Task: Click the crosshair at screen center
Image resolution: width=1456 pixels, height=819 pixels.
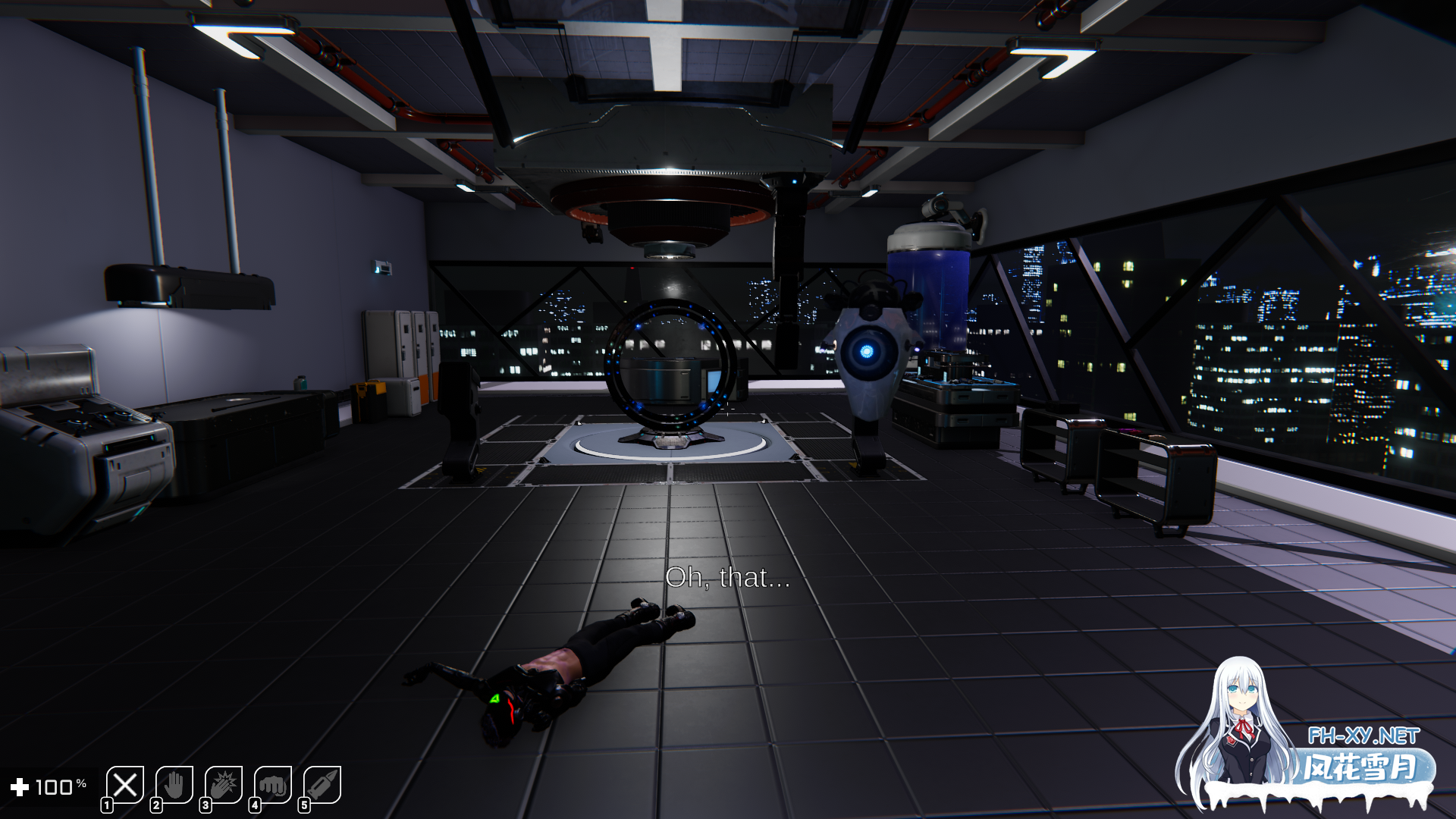Action: coord(728,409)
